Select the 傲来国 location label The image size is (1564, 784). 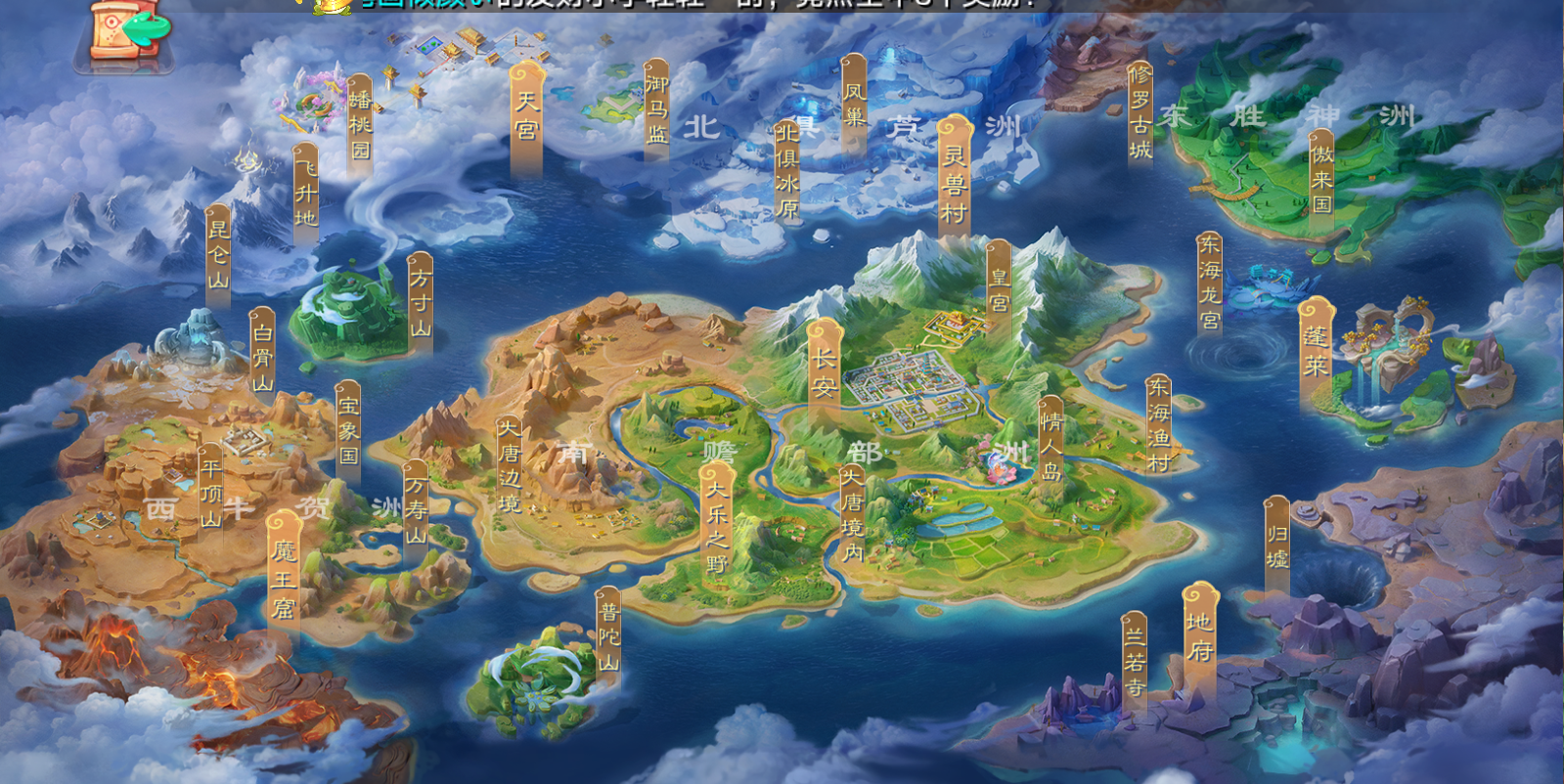1321,179
